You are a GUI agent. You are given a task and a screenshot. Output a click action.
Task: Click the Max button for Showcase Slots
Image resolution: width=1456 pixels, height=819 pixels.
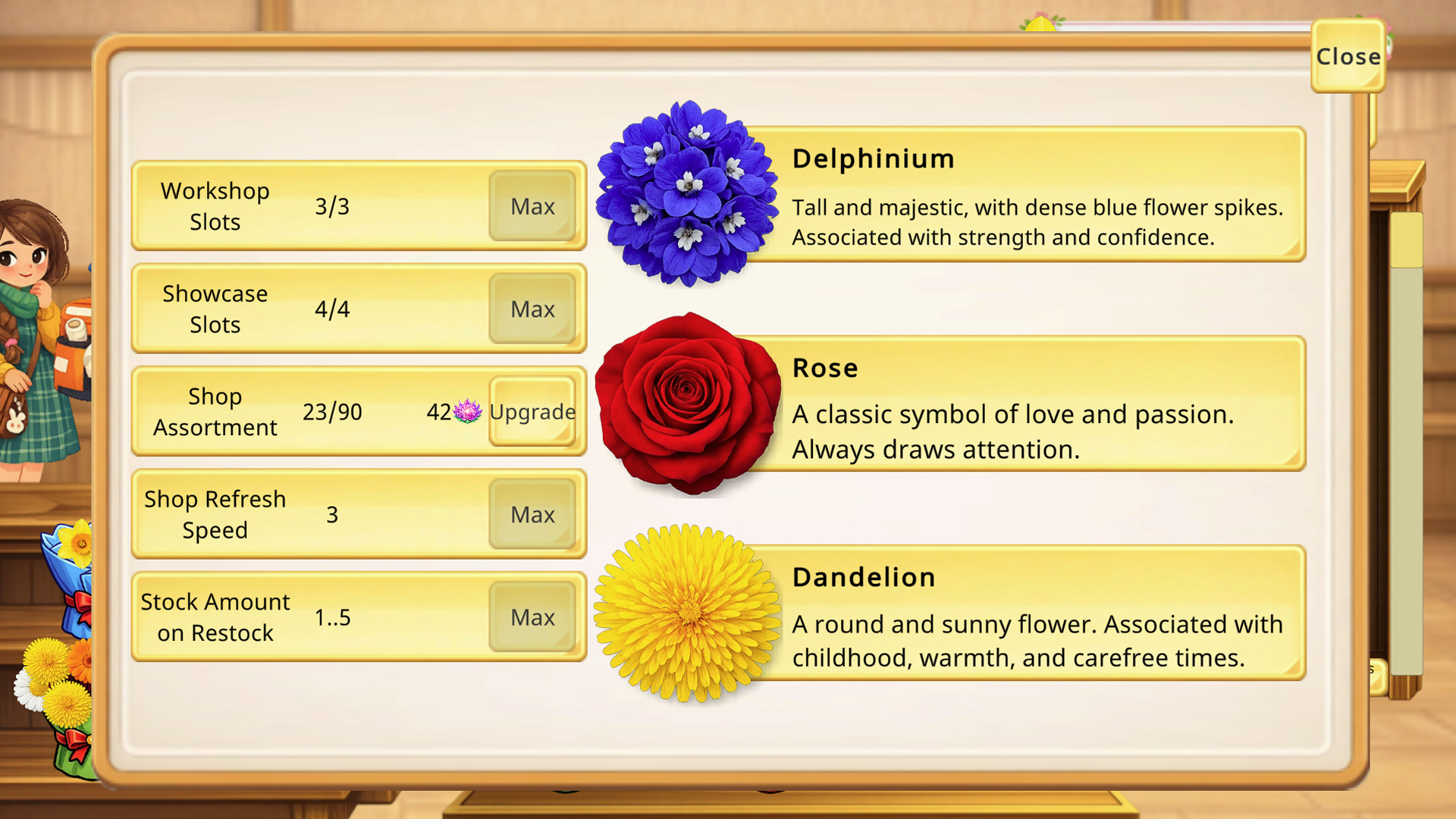click(532, 309)
